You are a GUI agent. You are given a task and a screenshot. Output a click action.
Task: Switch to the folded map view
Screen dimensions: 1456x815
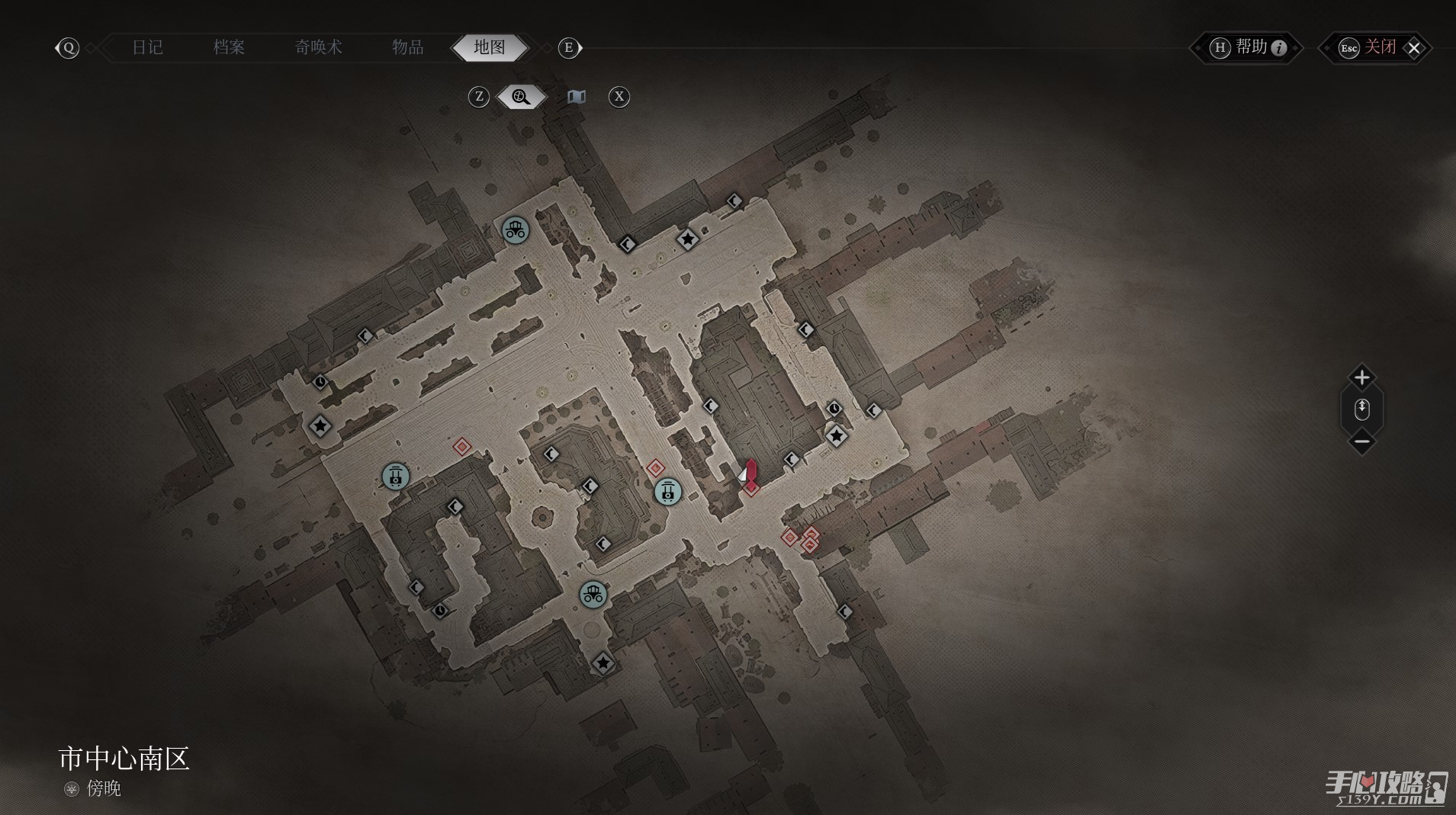(577, 97)
